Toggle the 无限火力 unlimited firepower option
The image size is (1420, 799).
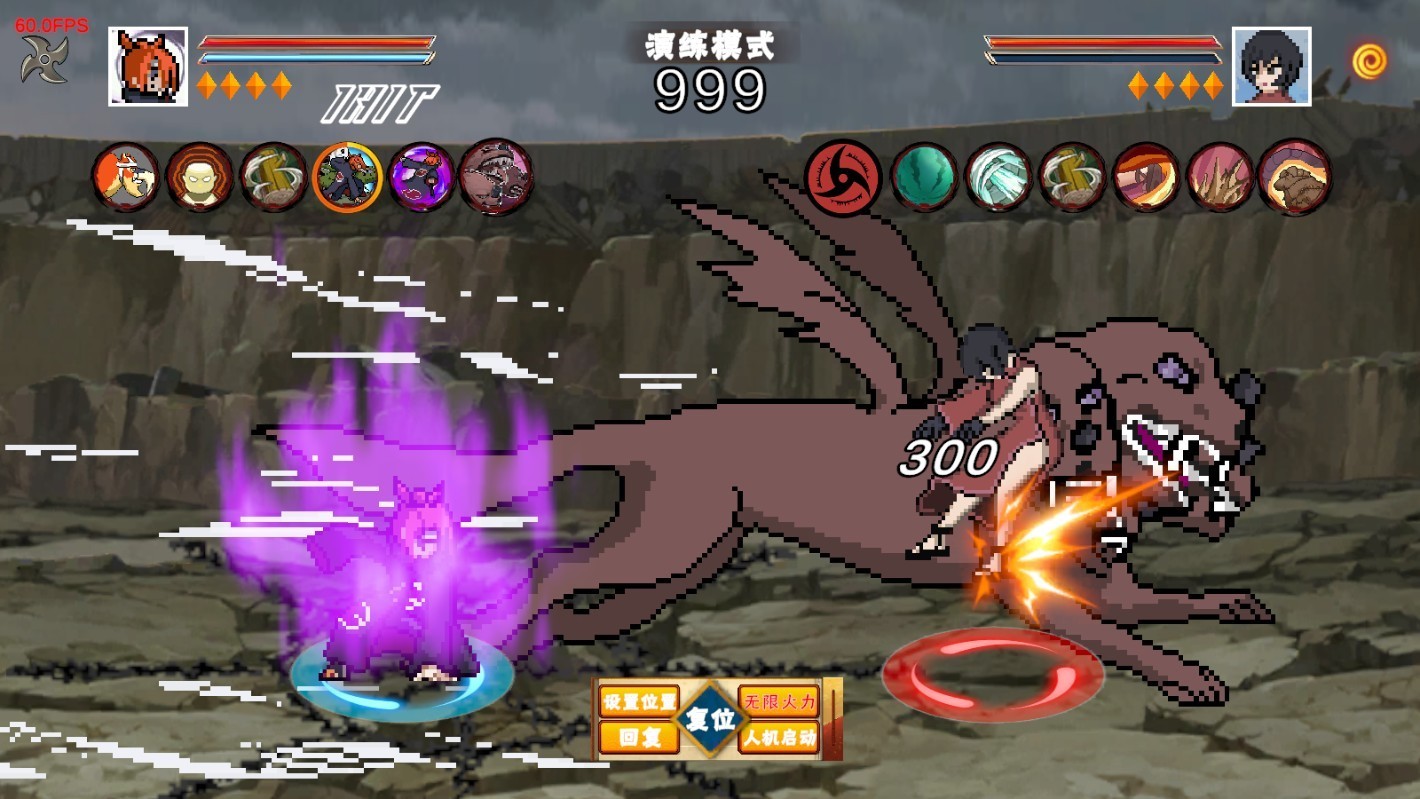(778, 700)
